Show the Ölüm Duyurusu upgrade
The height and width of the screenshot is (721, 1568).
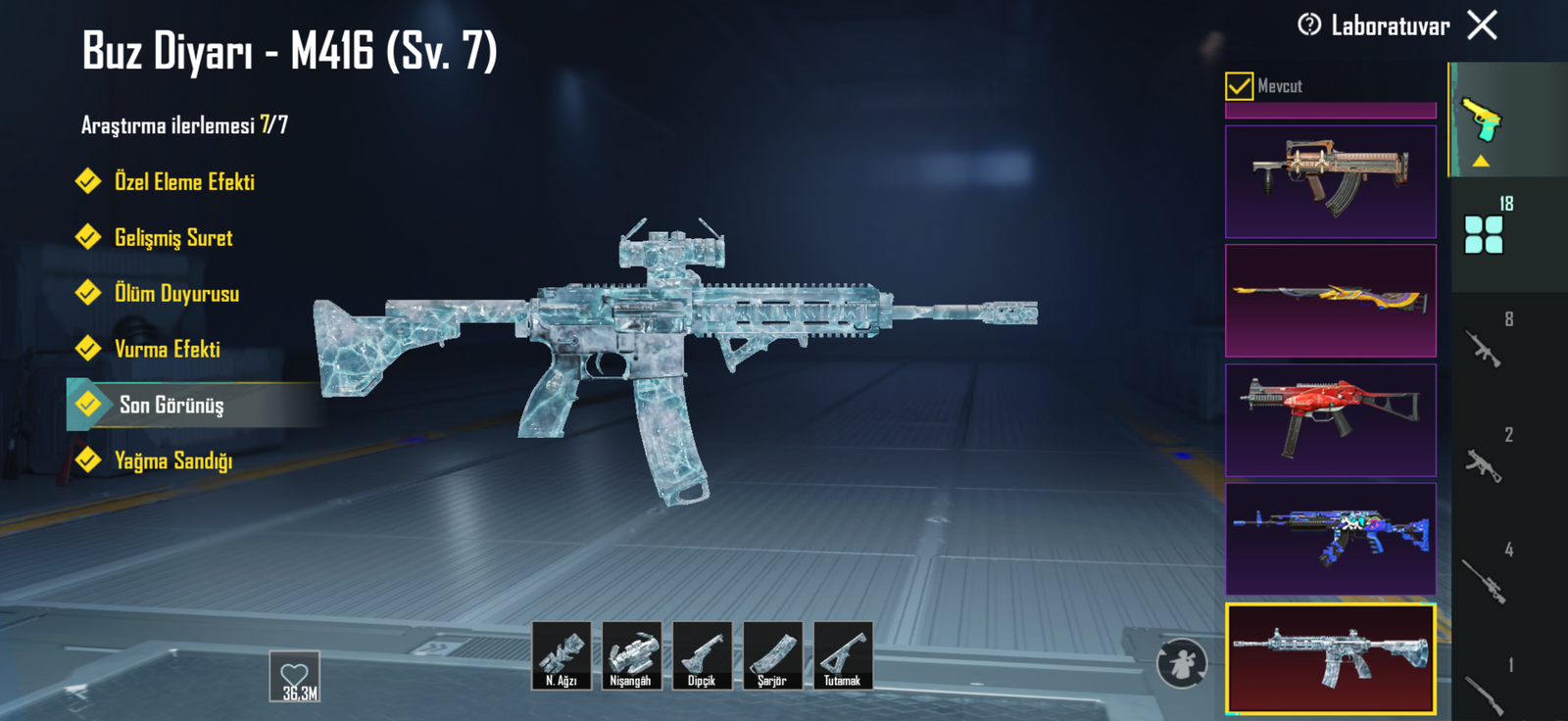pos(175,294)
